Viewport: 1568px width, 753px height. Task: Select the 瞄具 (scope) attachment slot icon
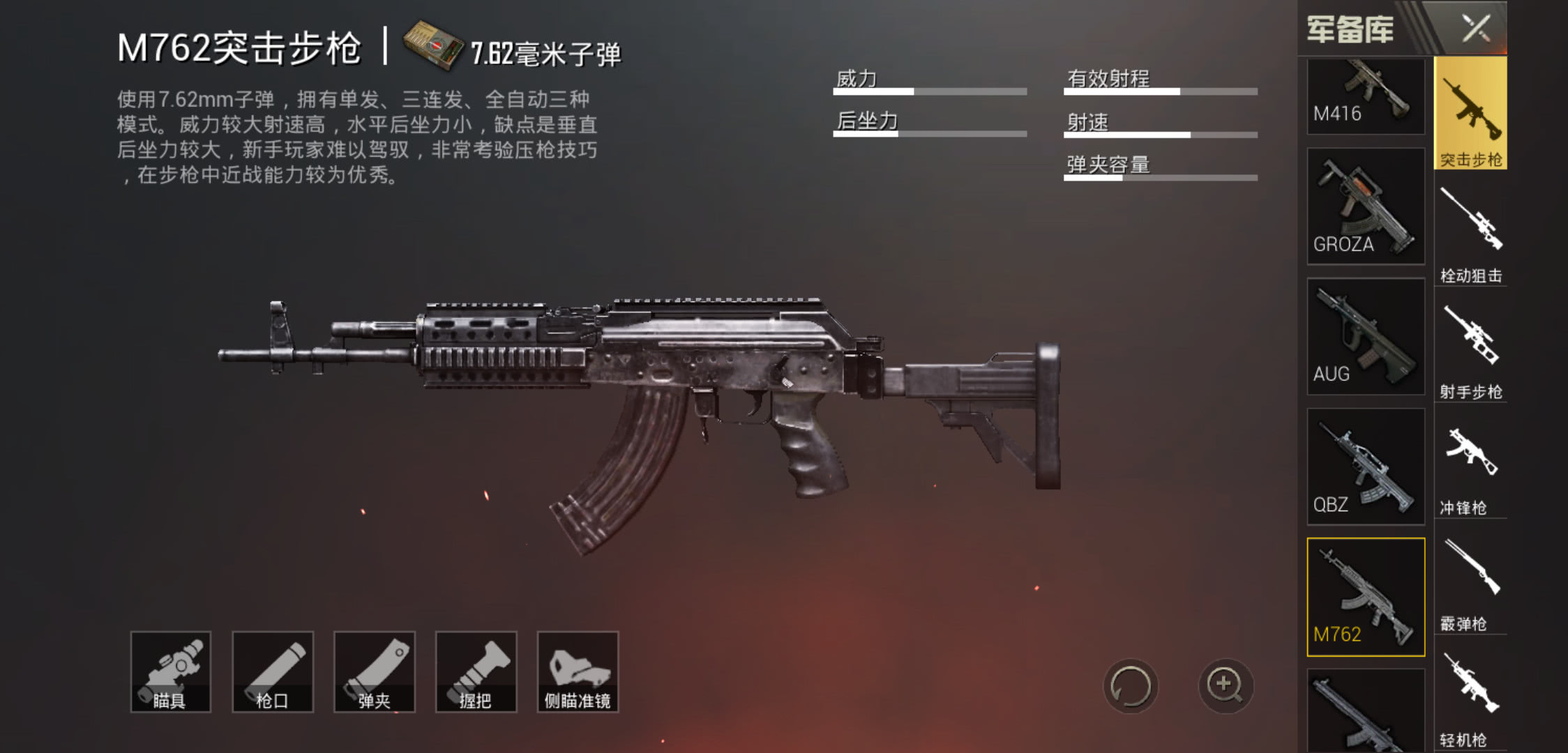tap(172, 671)
